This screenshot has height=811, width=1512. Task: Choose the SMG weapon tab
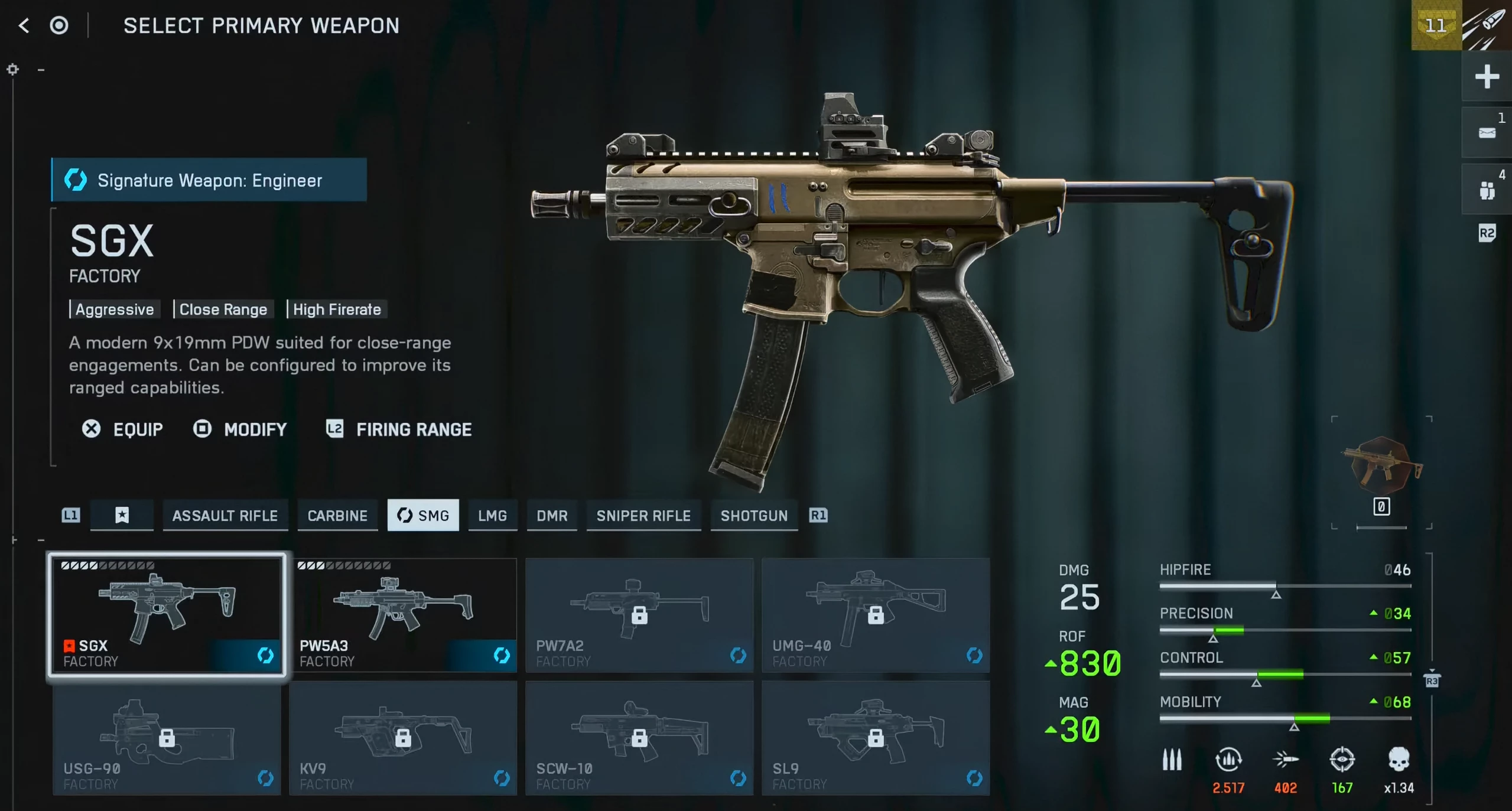tap(423, 516)
